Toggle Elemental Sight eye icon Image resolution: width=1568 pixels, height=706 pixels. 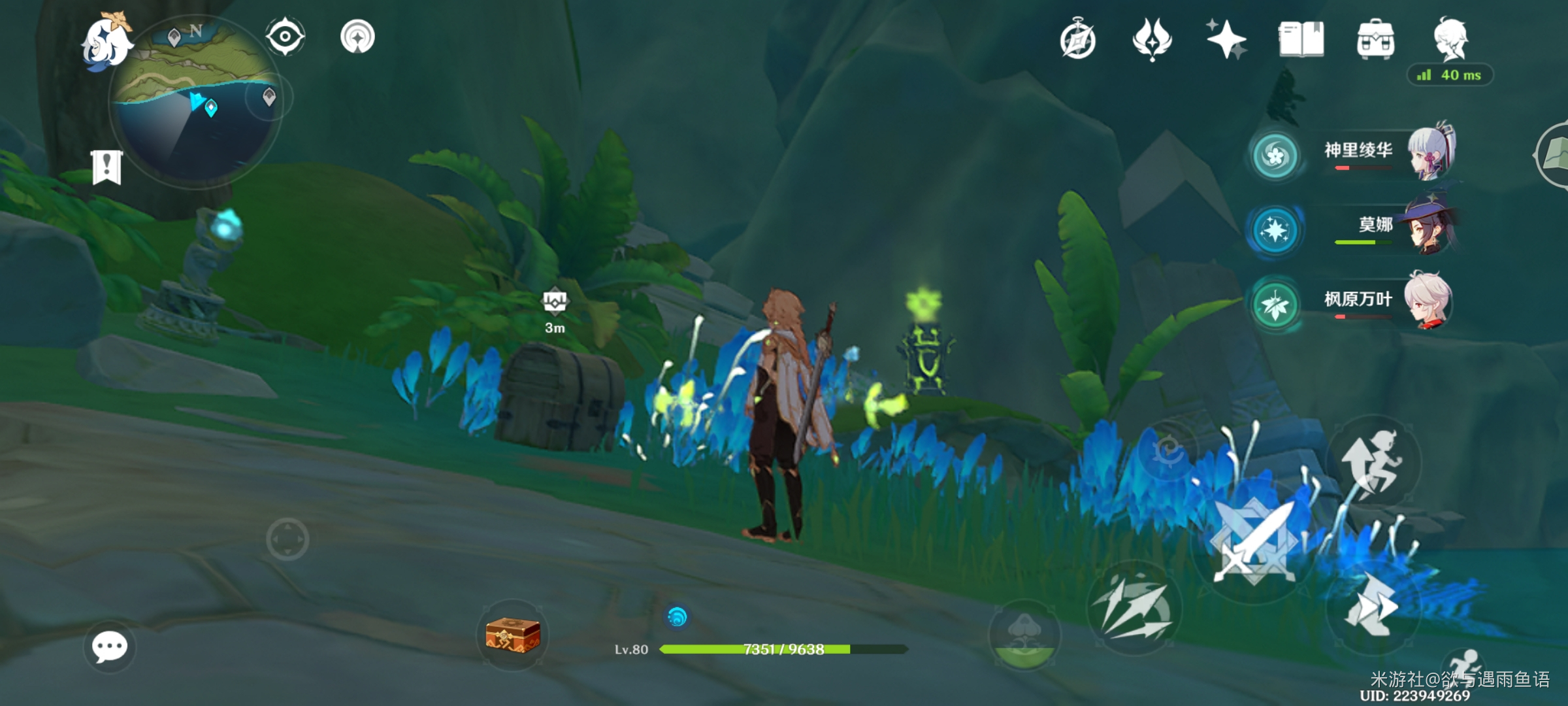285,37
